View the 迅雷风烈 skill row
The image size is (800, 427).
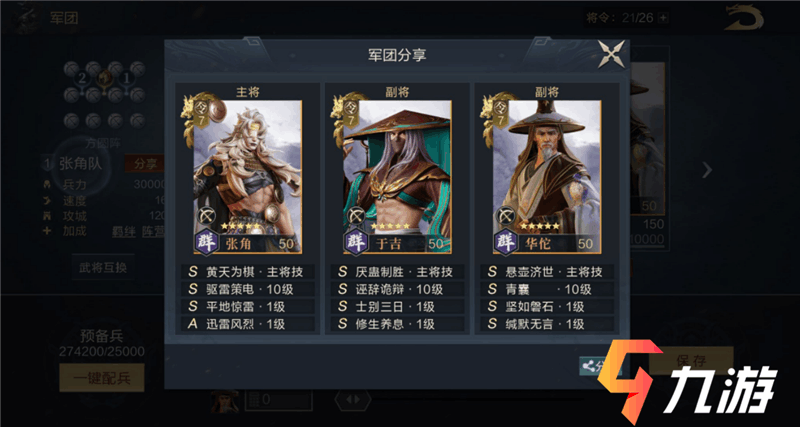(248, 324)
